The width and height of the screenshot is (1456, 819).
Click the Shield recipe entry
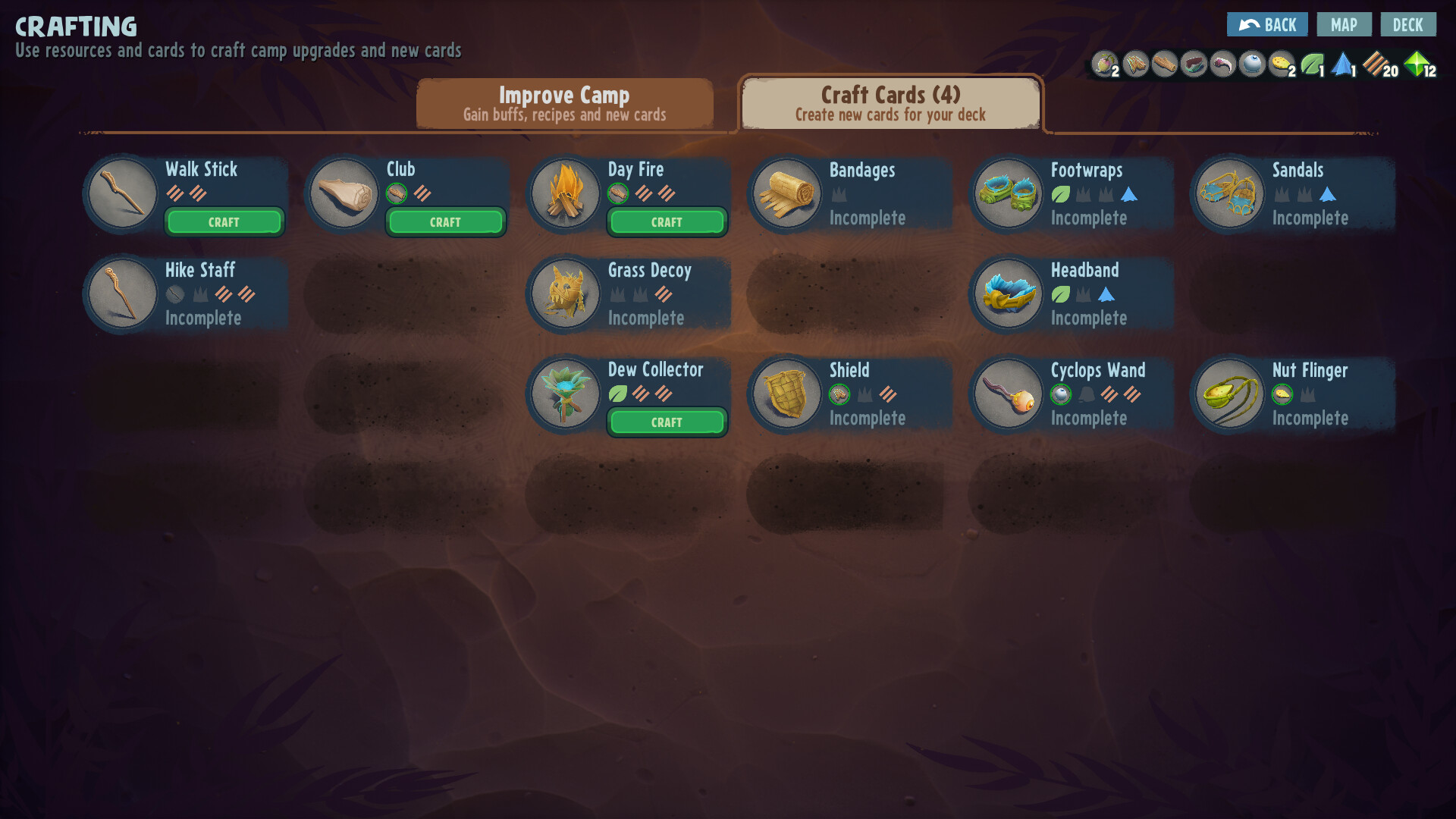tap(849, 394)
